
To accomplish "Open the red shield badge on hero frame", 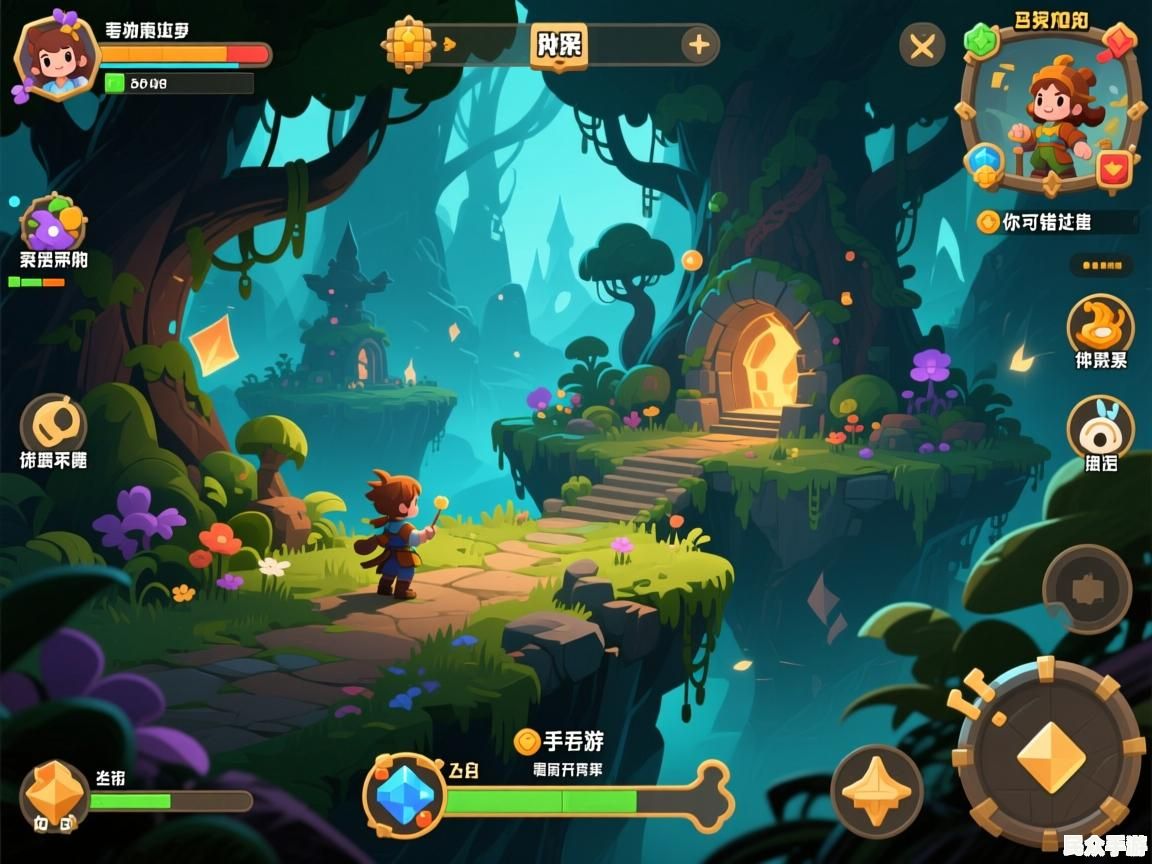I will (1113, 168).
